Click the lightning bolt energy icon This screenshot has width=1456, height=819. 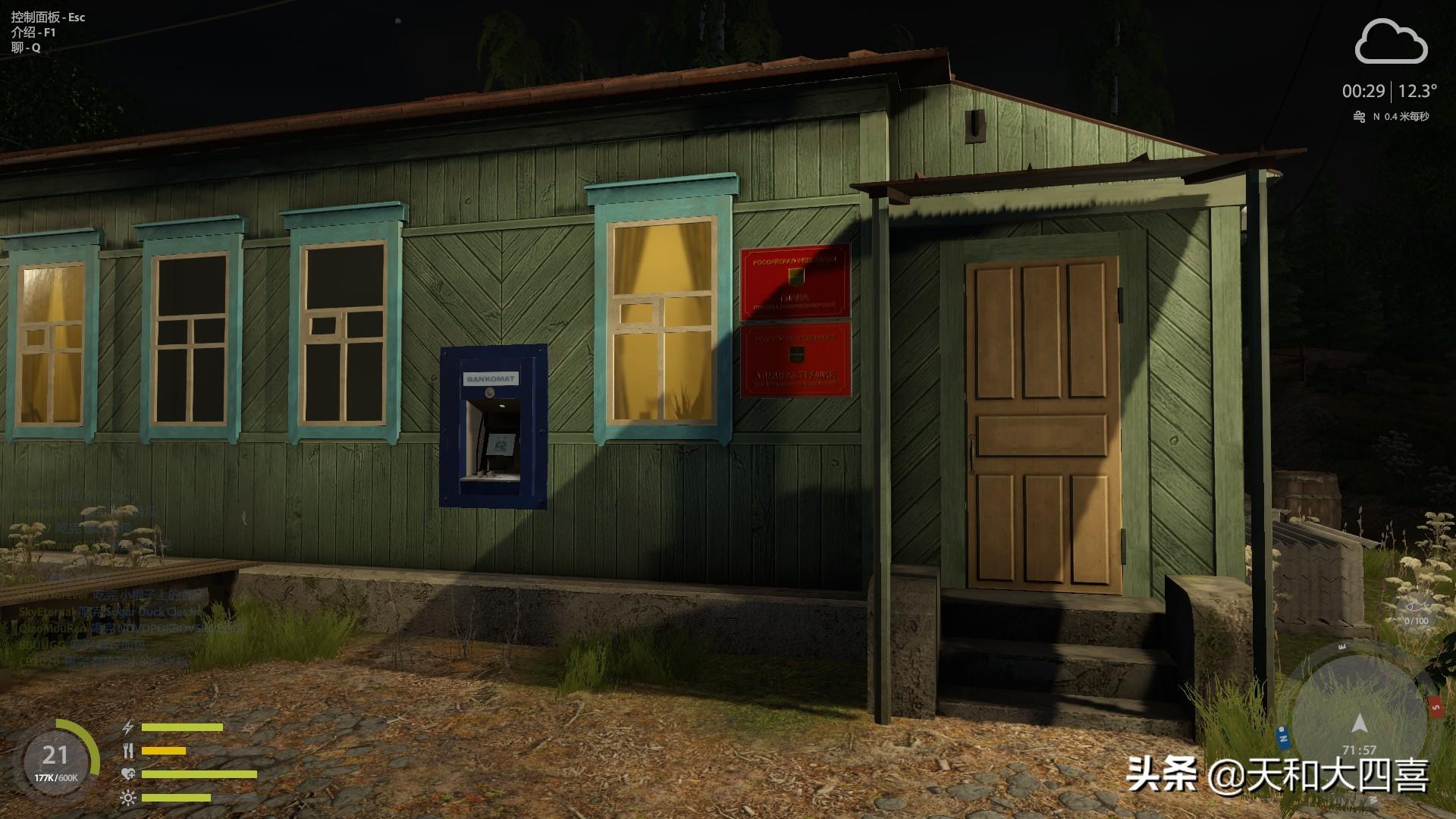tap(128, 727)
